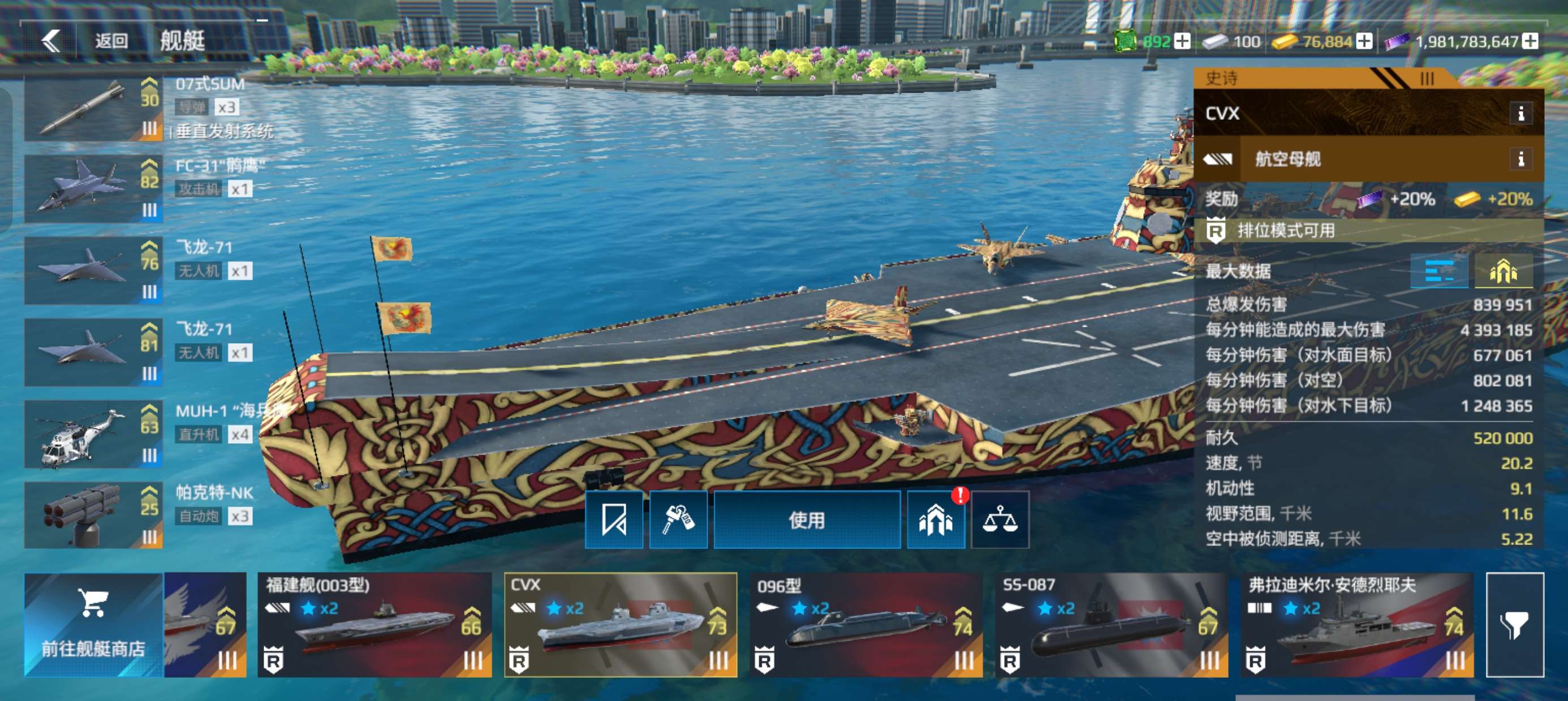1568x701 pixels.
Task: Select the 096型 submarine card
Action: (865, 624)
